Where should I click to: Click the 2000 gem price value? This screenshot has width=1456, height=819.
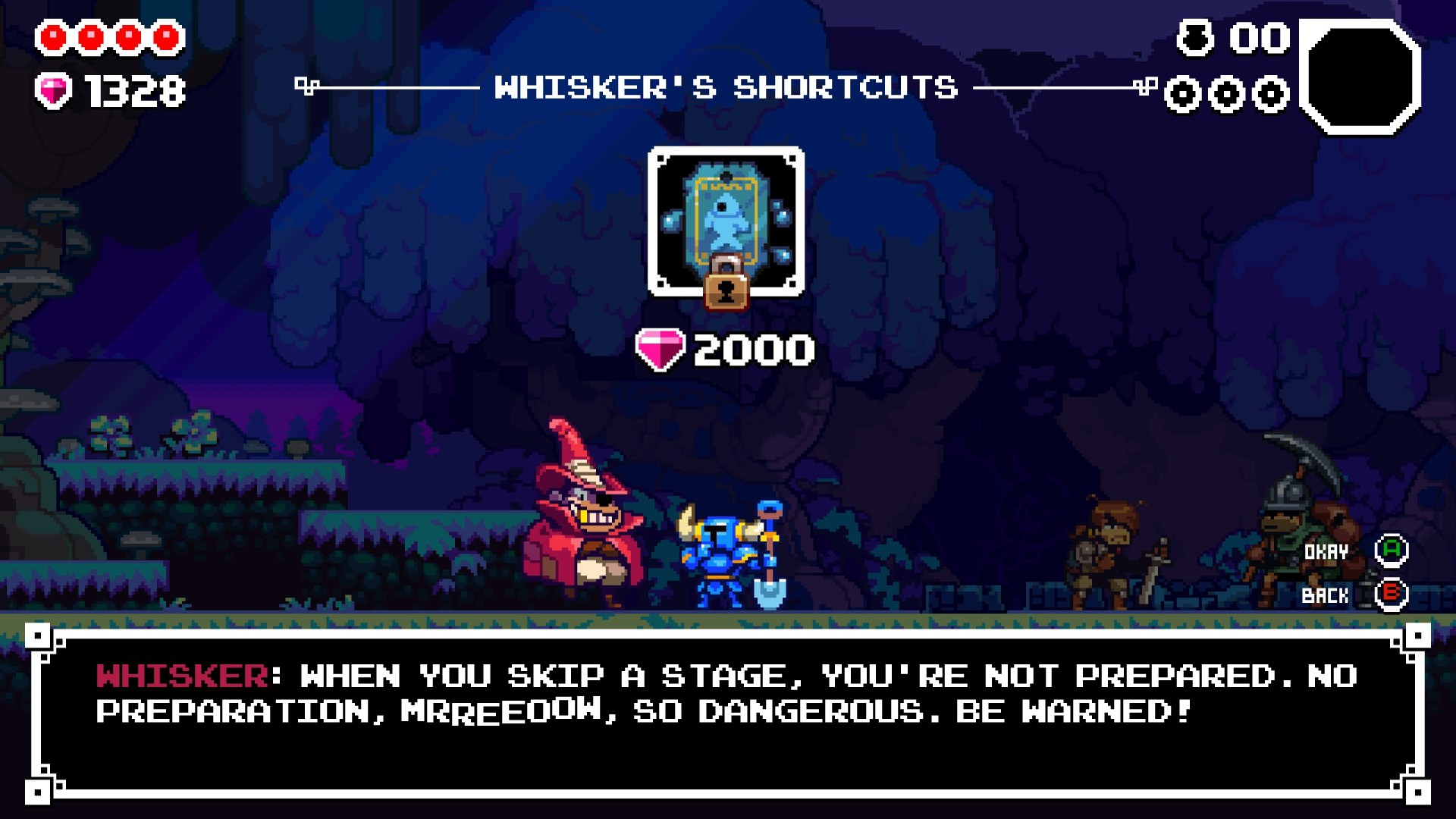click(752, 348)
